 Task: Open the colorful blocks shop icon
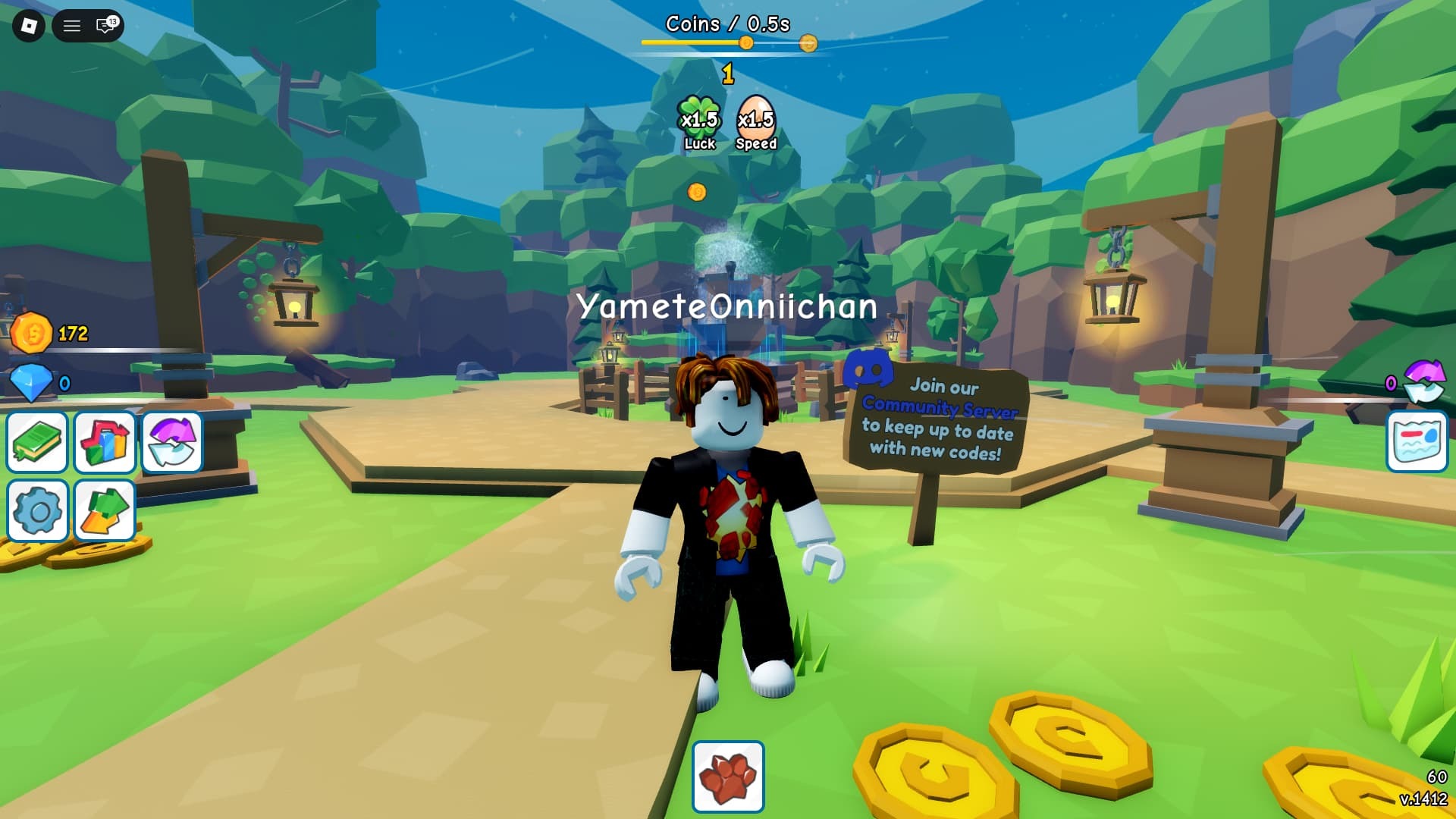coord(105,442)
